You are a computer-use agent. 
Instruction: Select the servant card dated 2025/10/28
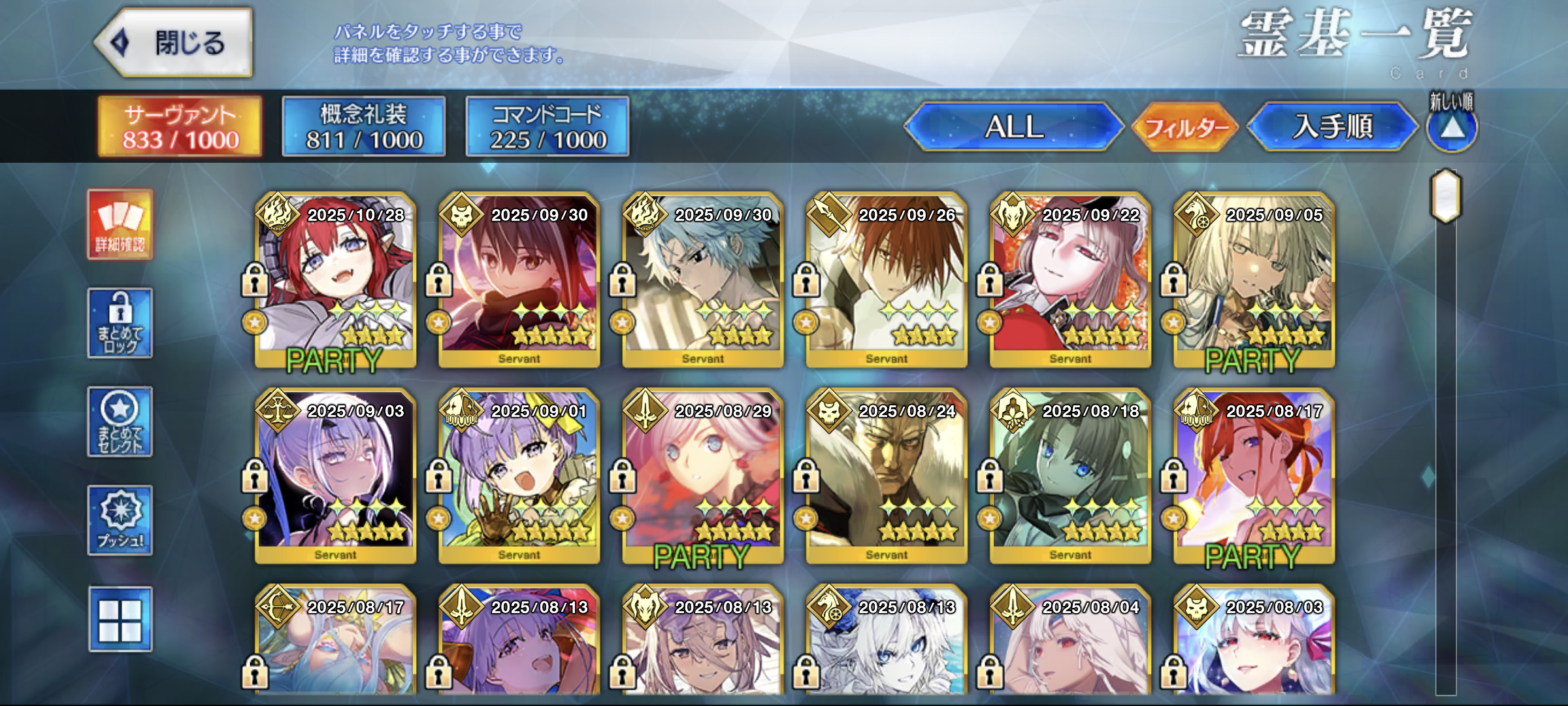tap(336, 280)
